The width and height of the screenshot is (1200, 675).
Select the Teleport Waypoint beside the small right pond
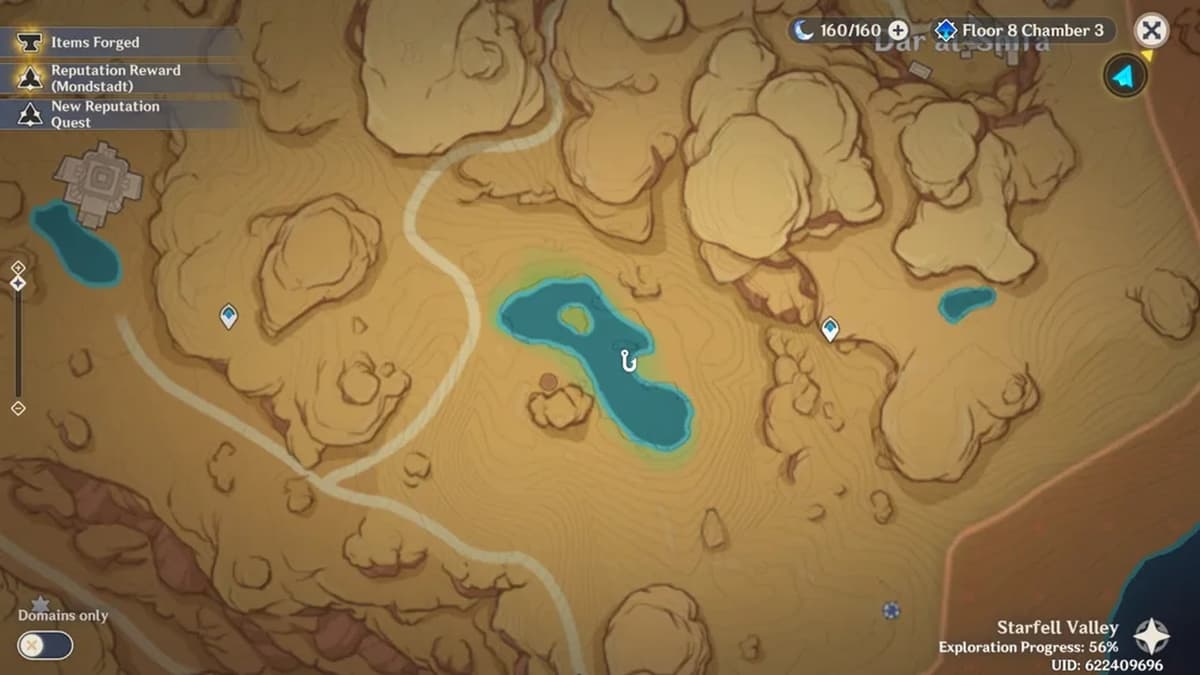point(829,329)
